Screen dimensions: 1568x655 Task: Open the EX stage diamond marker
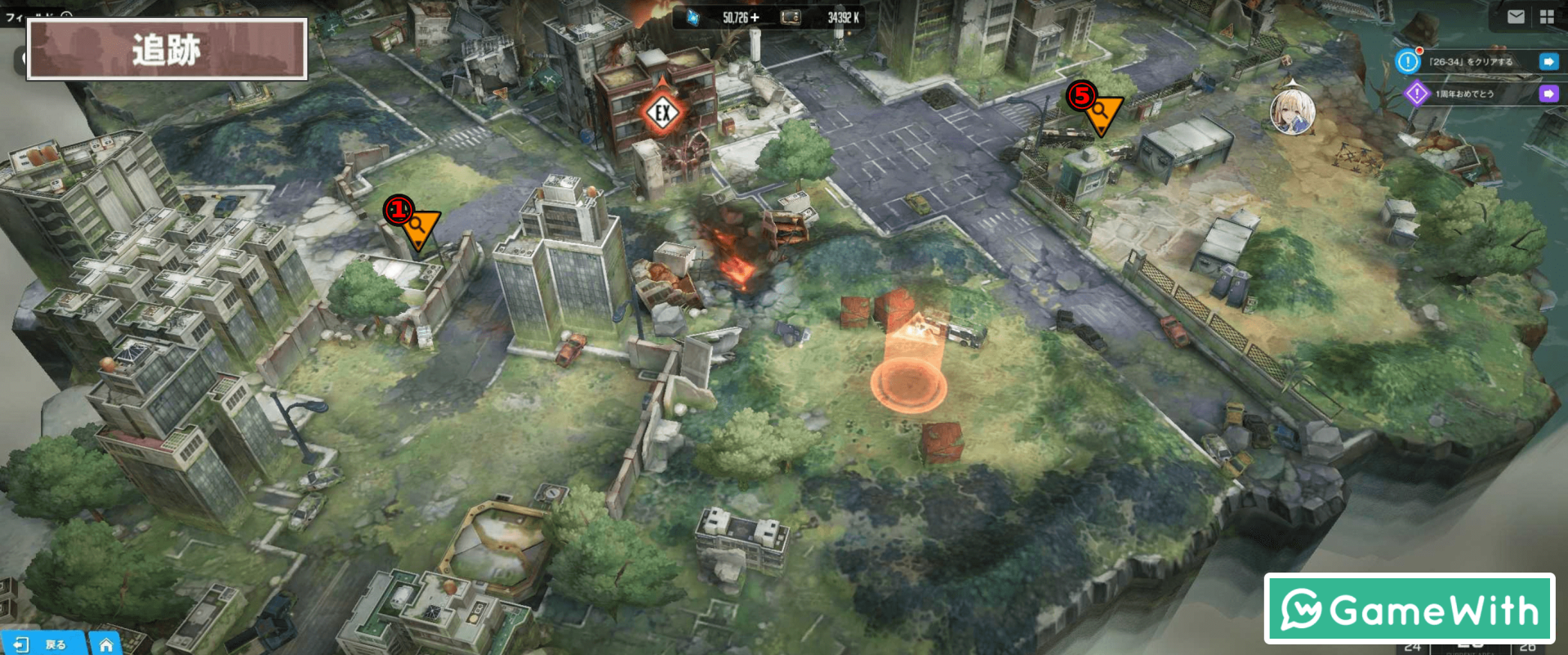[x=662, y=113]
